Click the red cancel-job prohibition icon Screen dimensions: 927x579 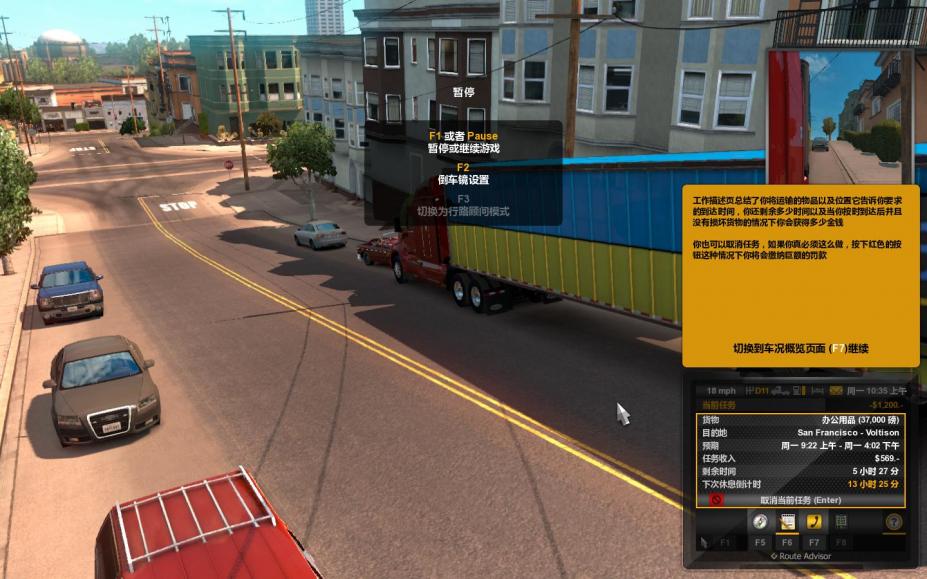pos(716,499)
